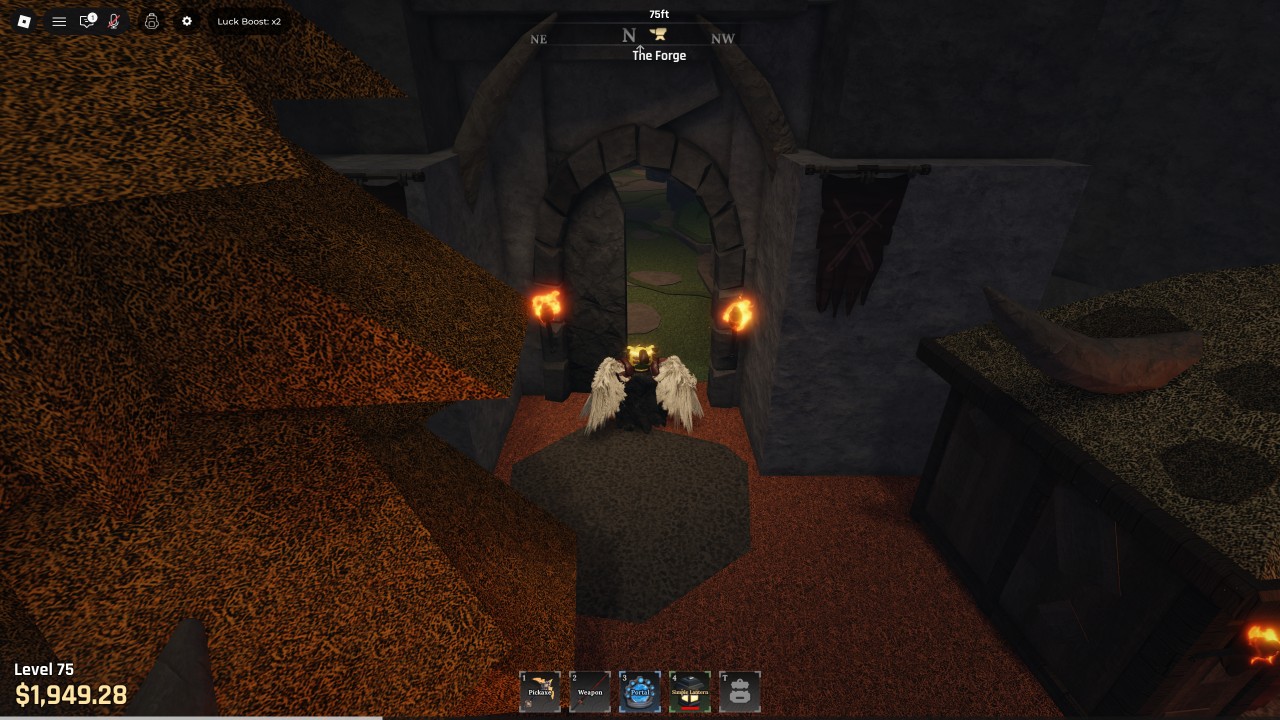Image resolution: width=1280 pixels, height=720 pixels.
Task: Select the Portal hotbar slot
Action: coord(640,691)
